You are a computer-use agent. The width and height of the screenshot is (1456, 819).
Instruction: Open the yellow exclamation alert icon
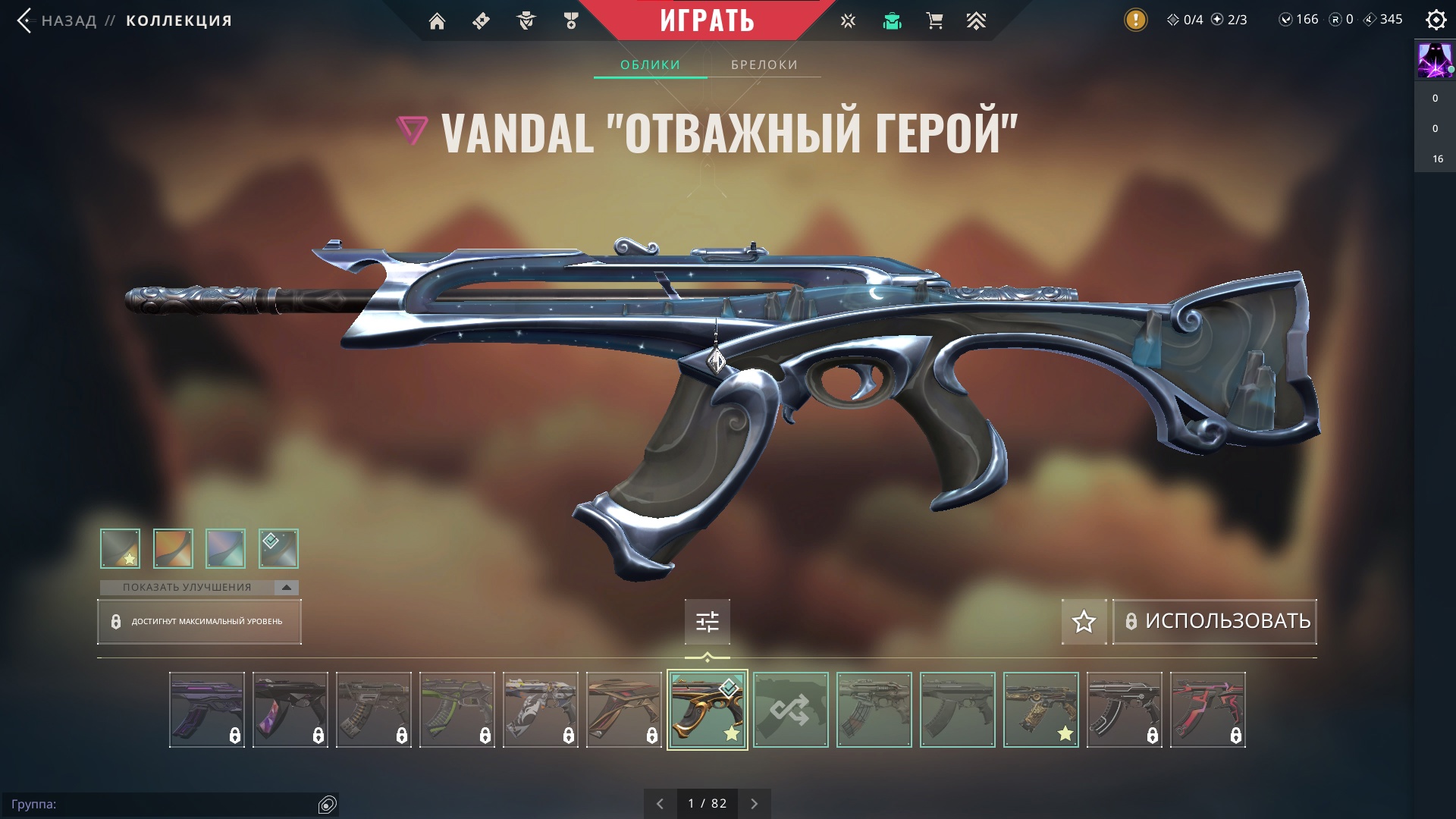(x=1135, y=20)
